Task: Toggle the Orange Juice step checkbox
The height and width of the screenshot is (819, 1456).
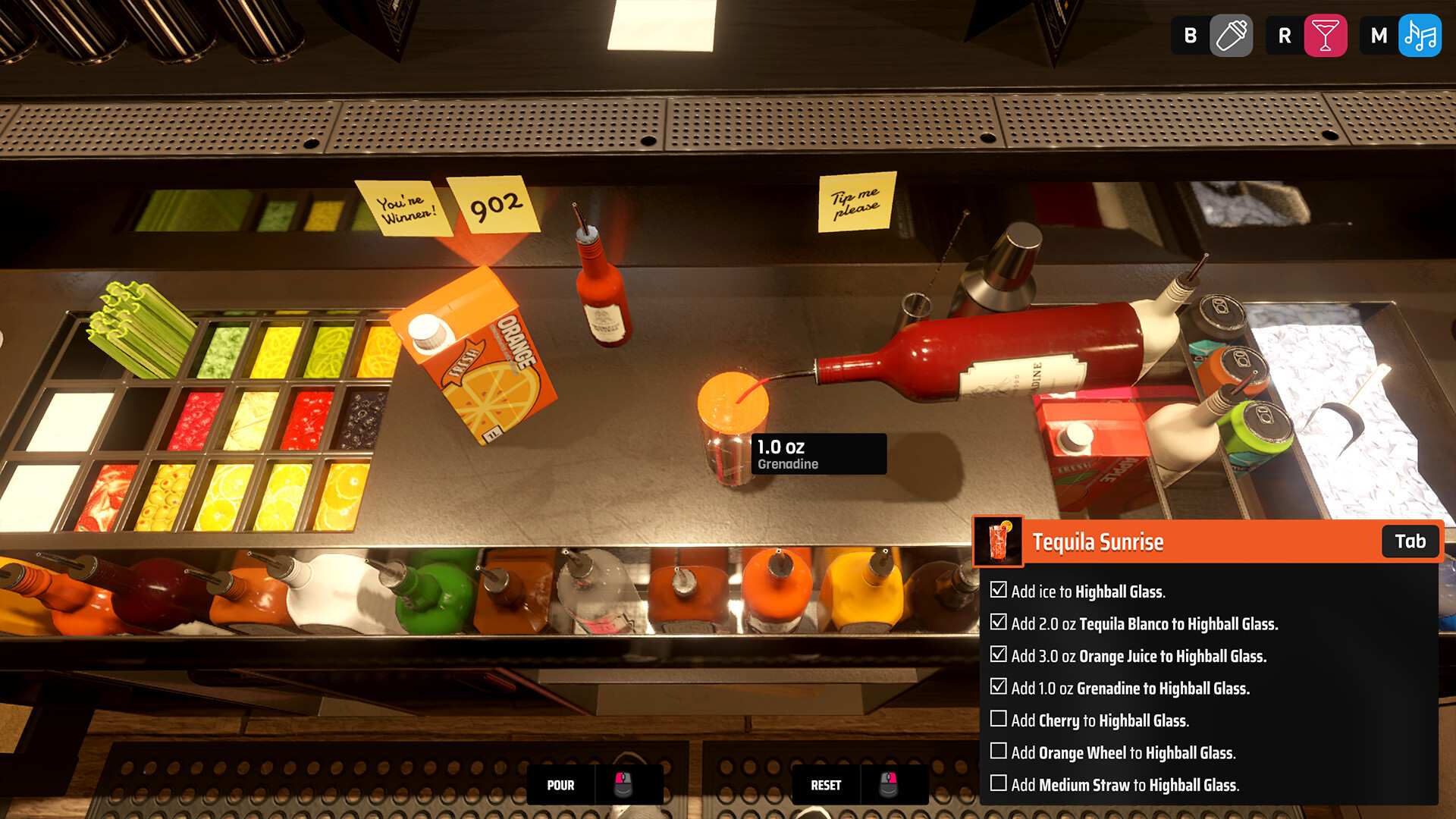Action: (999, 654)
